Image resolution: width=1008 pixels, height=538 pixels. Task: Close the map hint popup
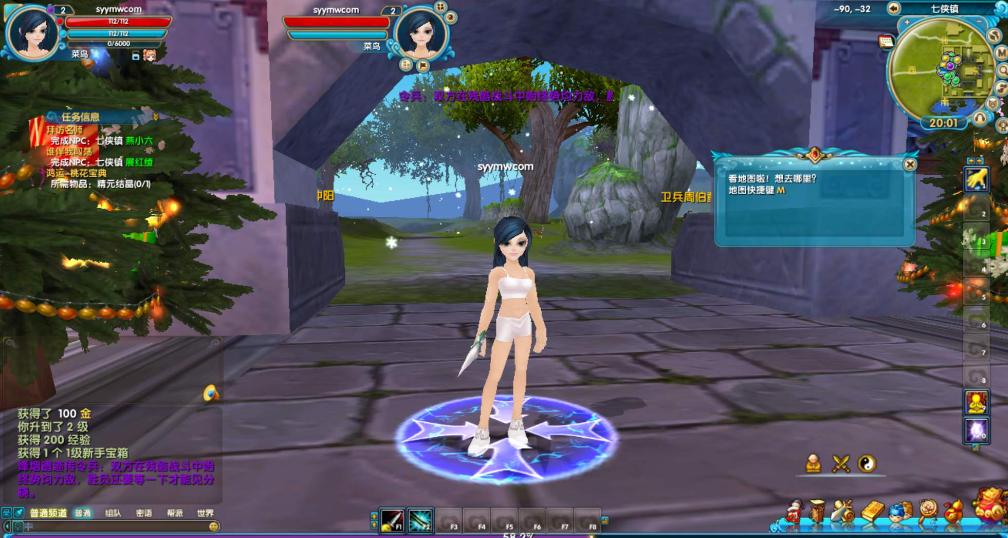click(x=909, y=164)
